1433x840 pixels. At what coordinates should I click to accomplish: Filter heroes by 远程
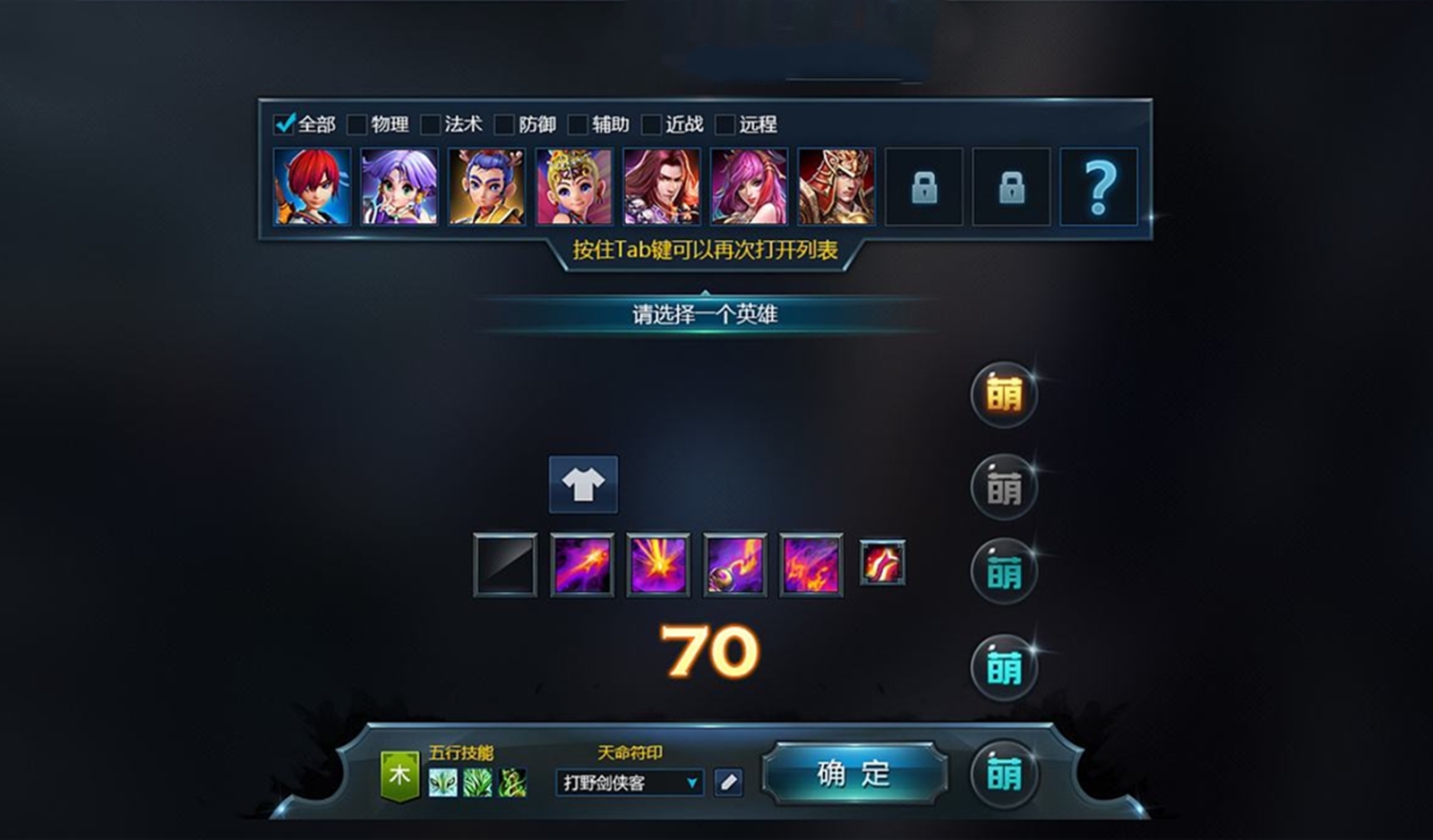(x=725, y=124)
